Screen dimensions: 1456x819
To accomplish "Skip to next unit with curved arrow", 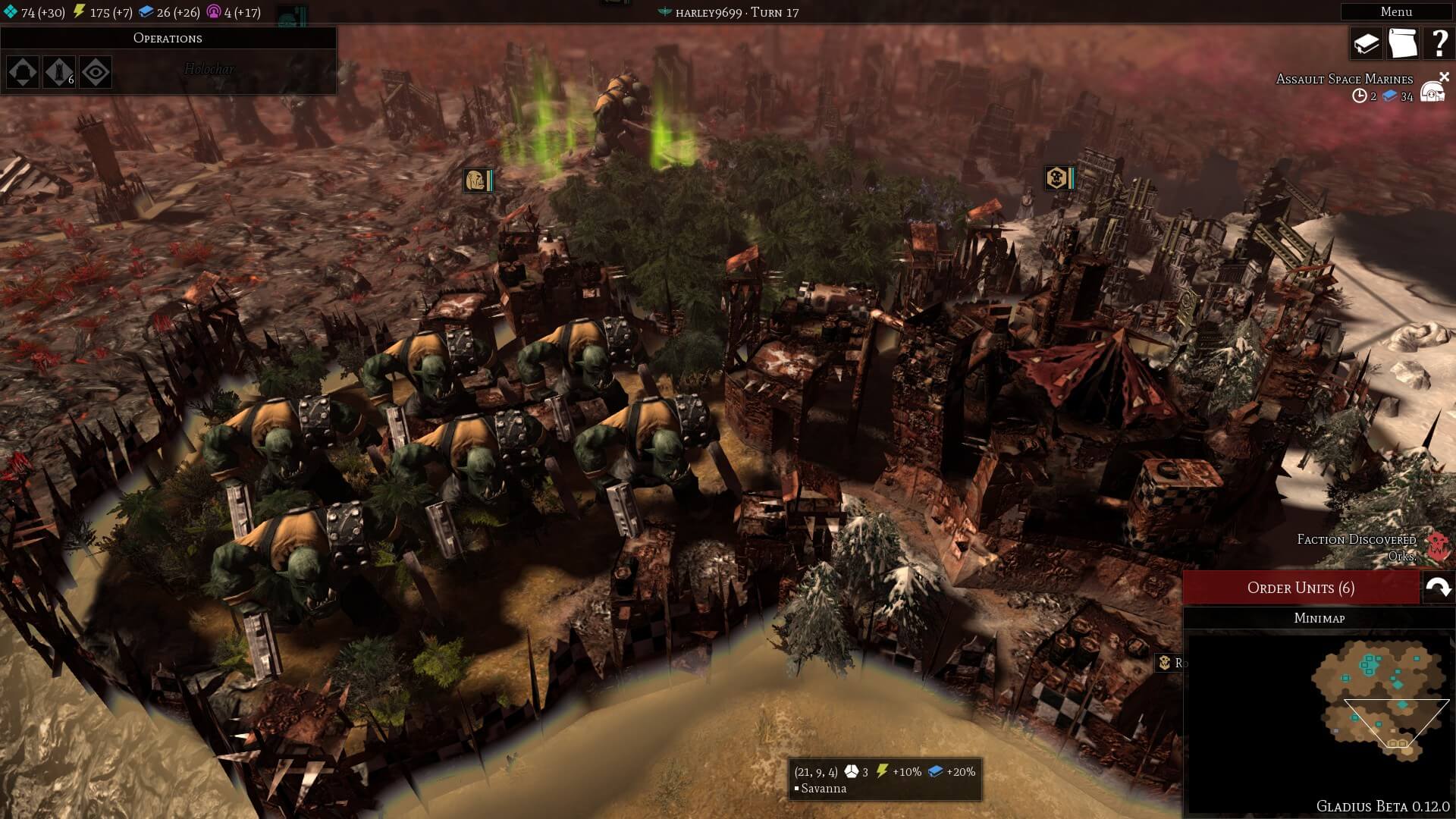I will pyautogui.click(x=1438, y=588).
